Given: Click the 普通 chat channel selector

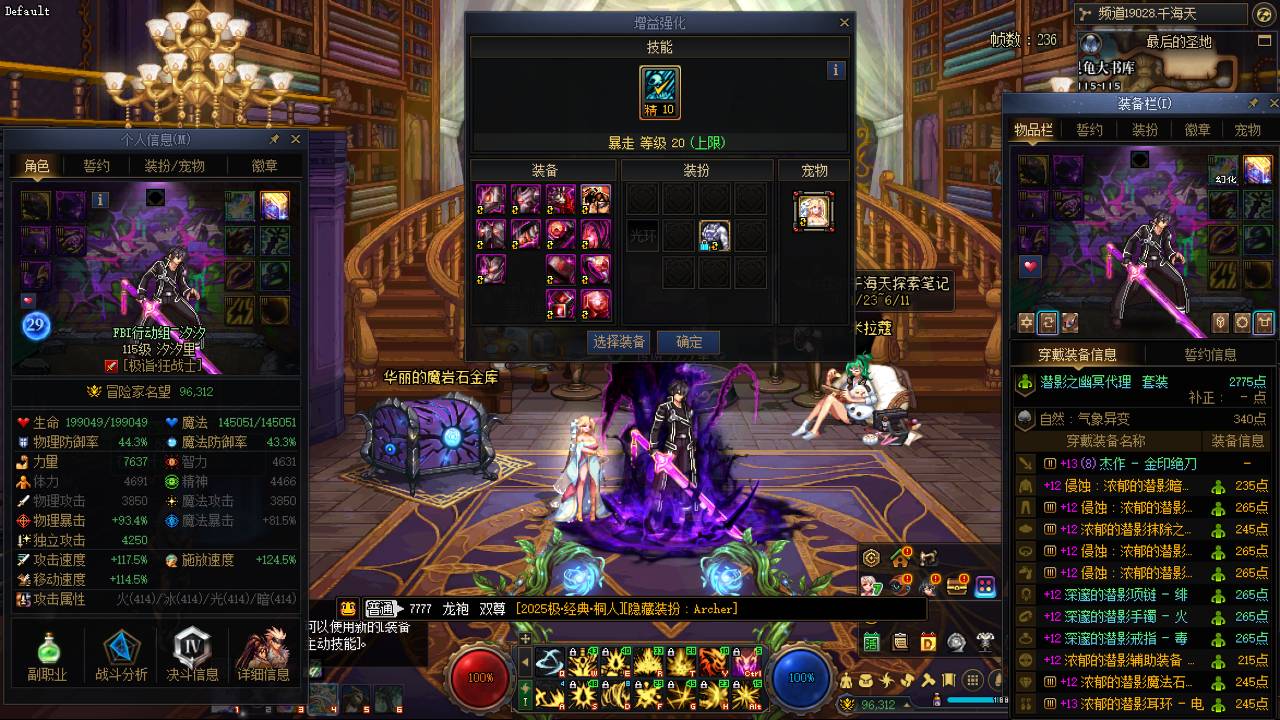Looking at the screenshot, I should point(380,608).
